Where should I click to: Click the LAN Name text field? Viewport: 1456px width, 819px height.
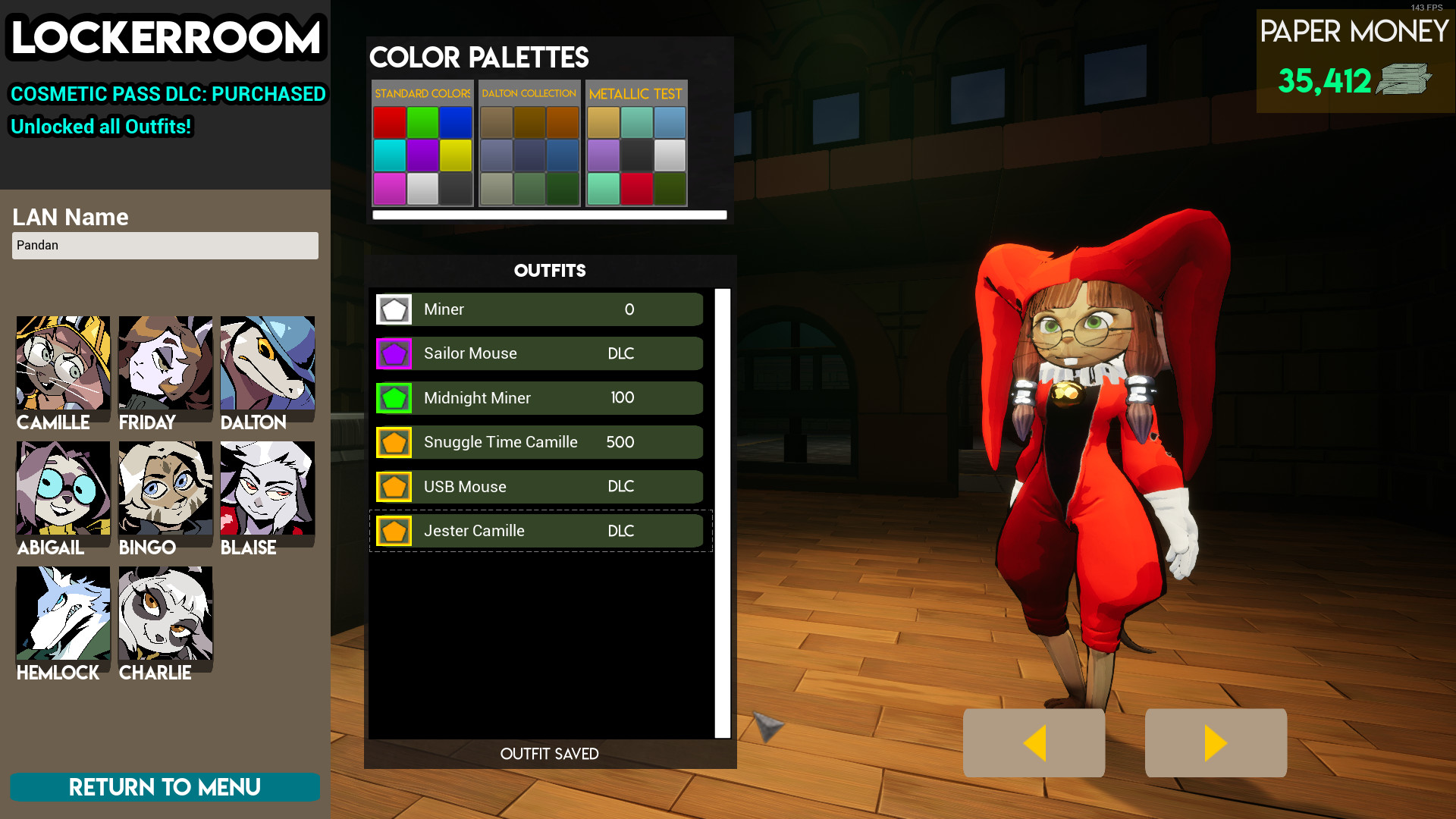tap(165, 245)
